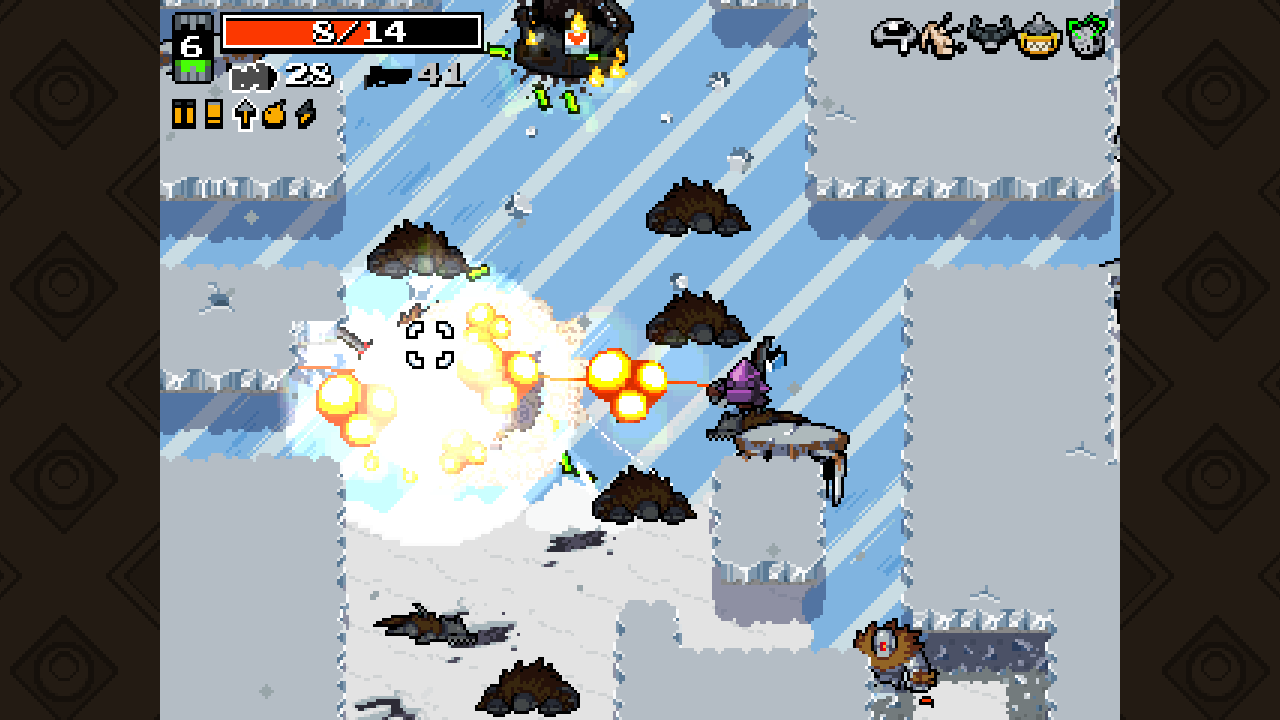This screenshot has height=720, width=1280.
Task: Click the double orange battery icon in the HUD
Action: click(183, 113)
